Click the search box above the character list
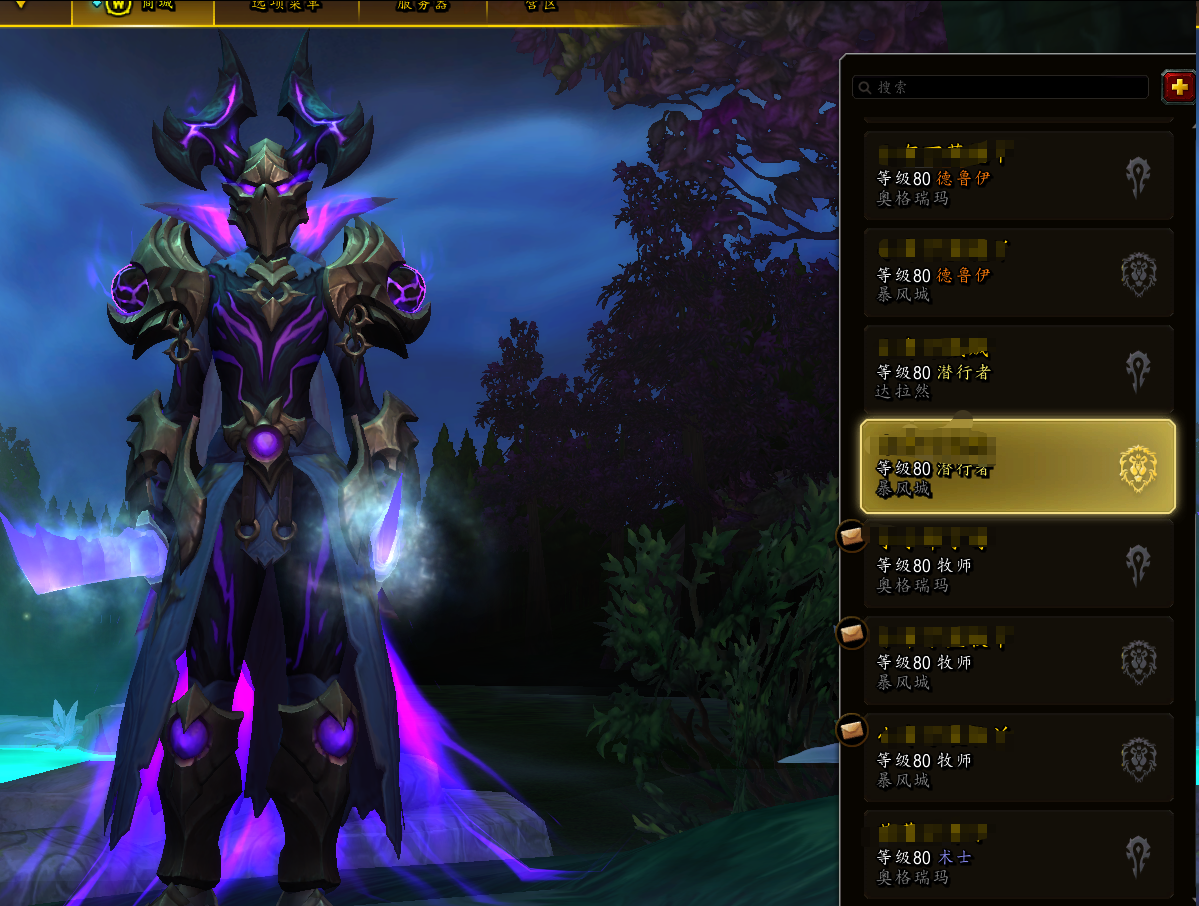The width and height of the screenshot is (1199, 906). tap(1000, 87)
